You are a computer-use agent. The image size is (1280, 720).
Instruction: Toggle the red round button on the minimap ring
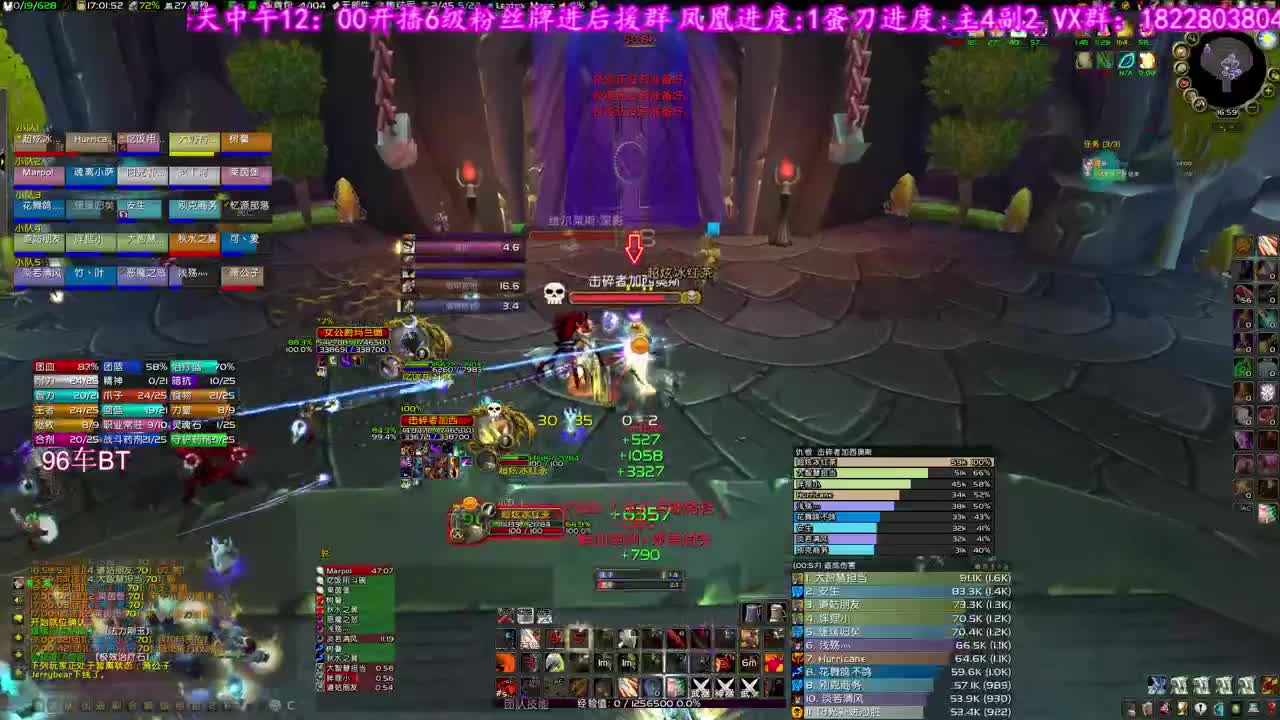point(1183,83)
